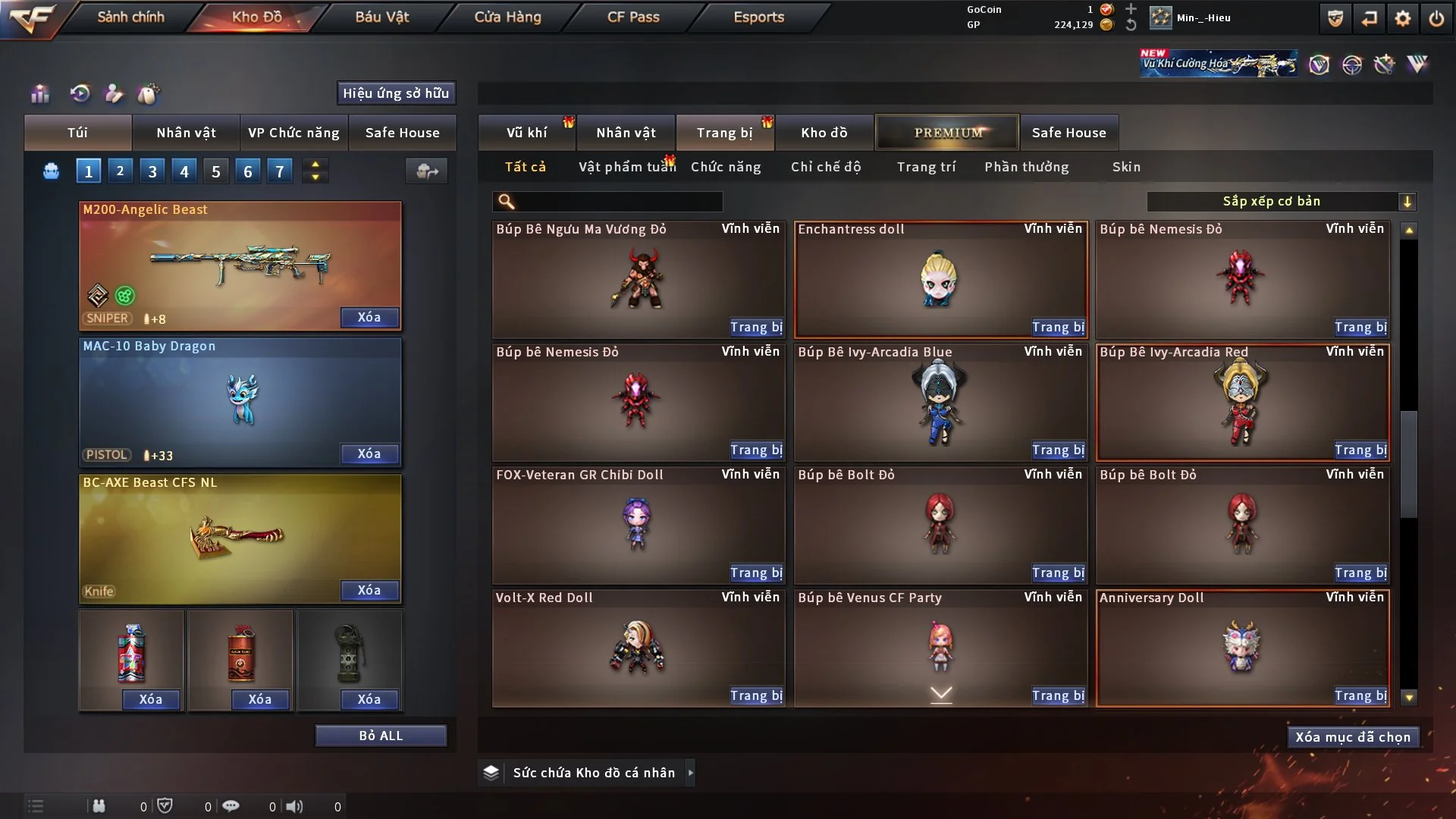Open the CF Pass menu
This screenshot has height=819, width=1456.
tap(633, 17)
